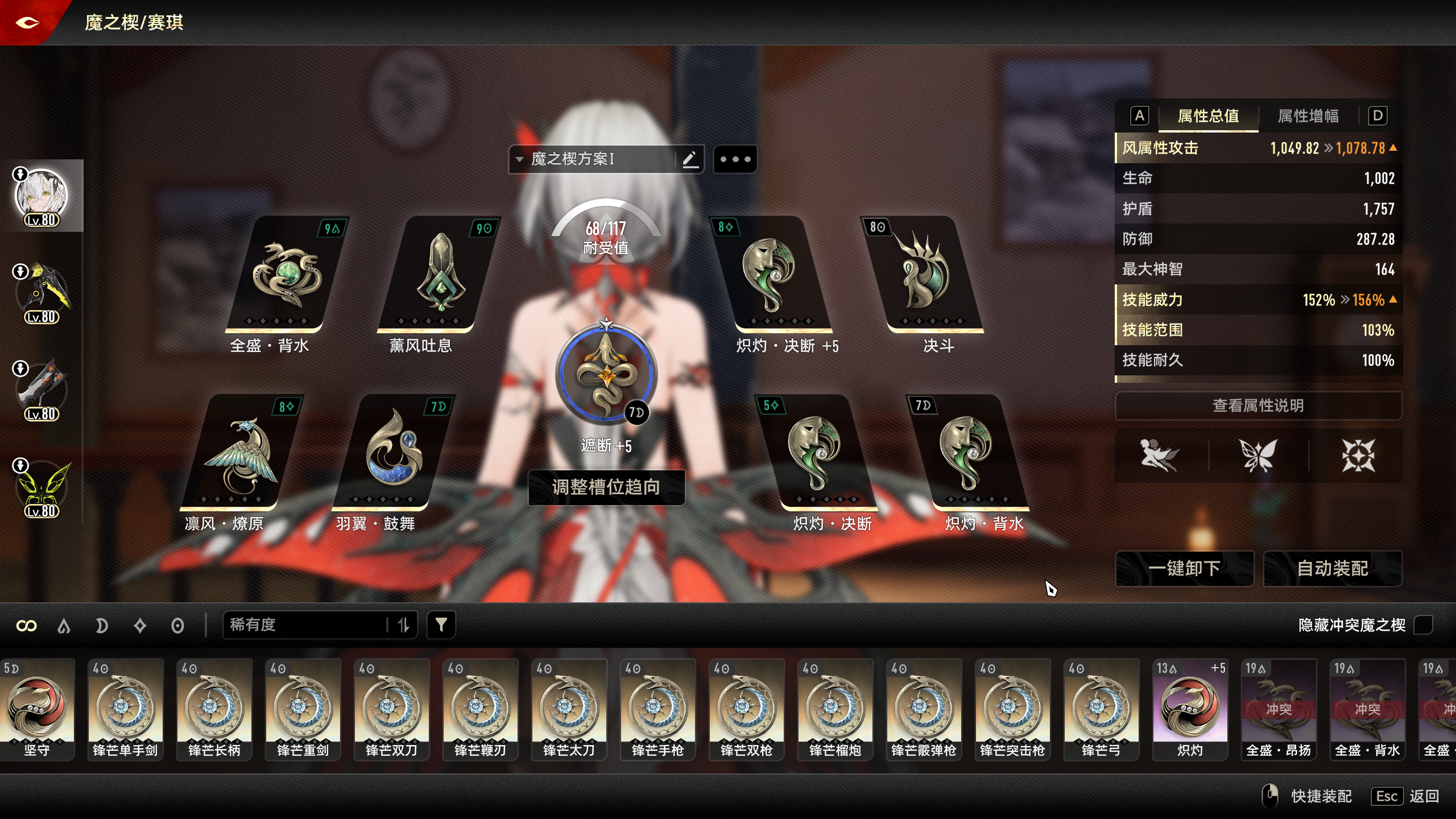Open 查看属性说明 for attribute details
This screenshot has height=819, width=1456.
coord(1257,406)
